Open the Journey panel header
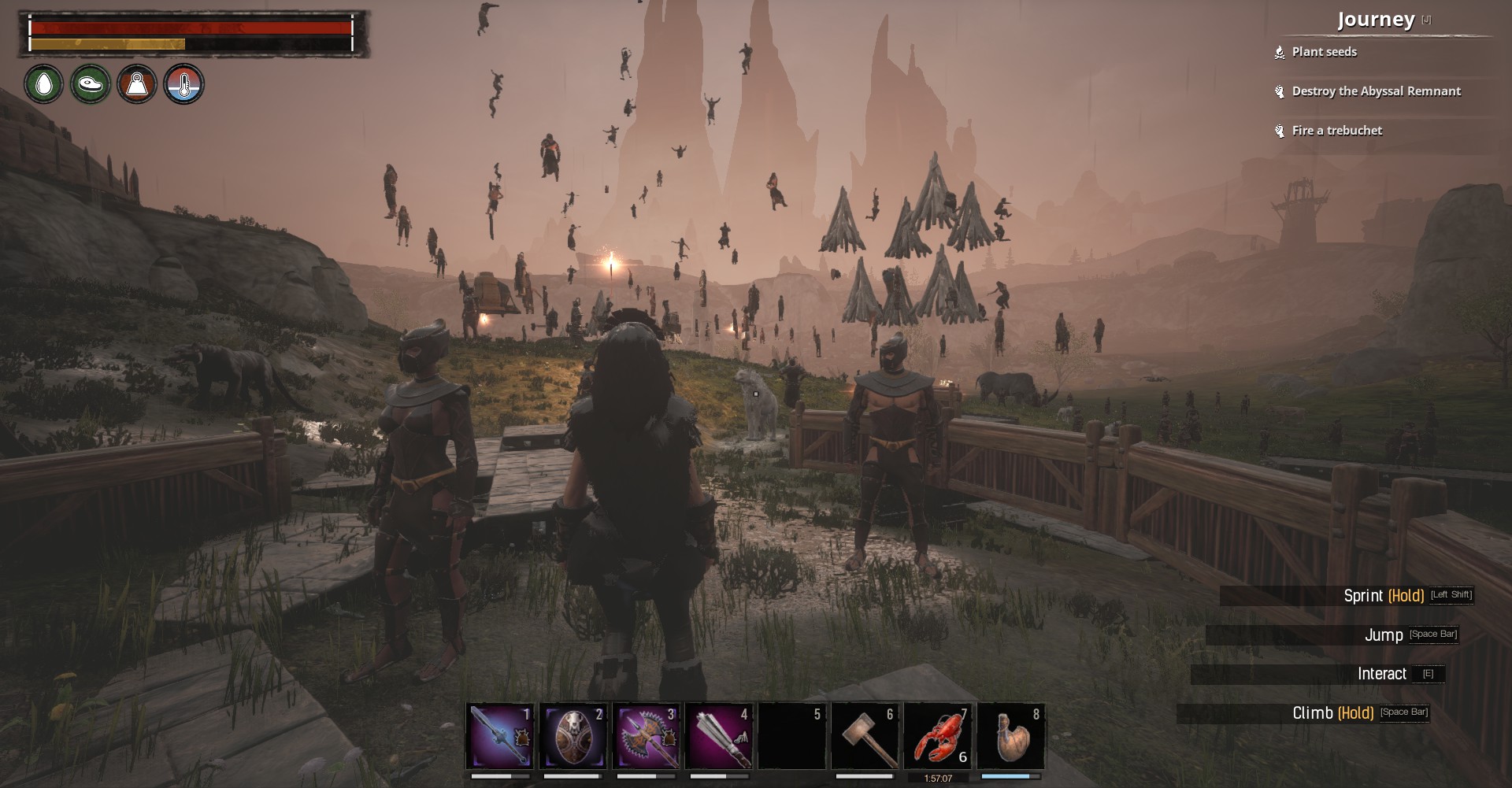This screenshot has height=788, width=1512. 1376,20
